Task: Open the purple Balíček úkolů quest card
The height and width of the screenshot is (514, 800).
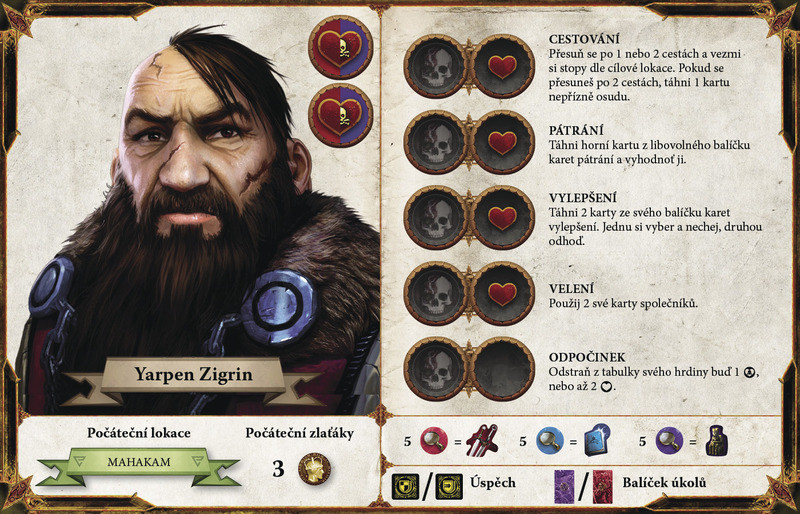Action: pyautogui.click(x=566, y=485)
